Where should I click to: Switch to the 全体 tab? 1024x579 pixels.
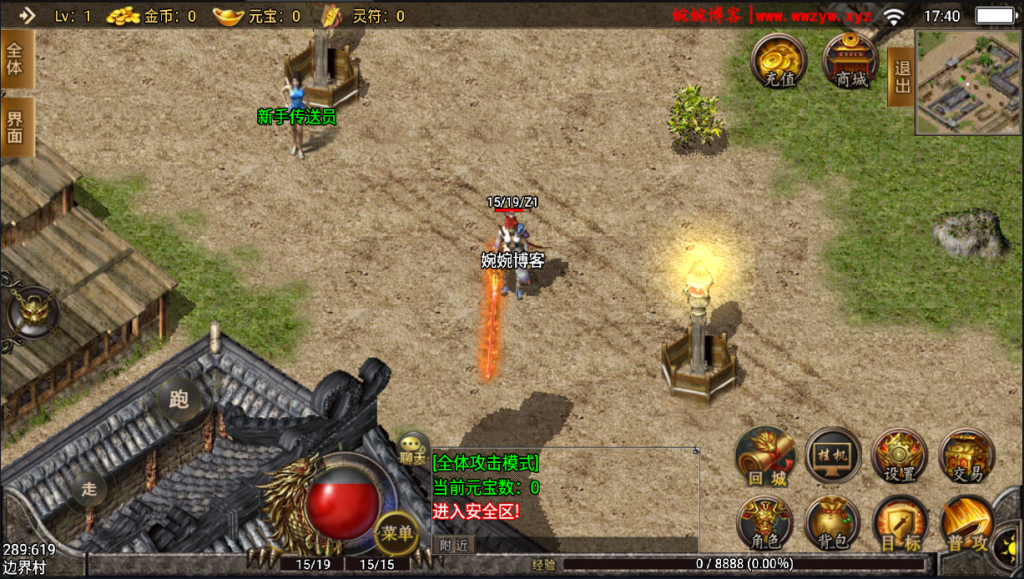[x=16, y=59]
